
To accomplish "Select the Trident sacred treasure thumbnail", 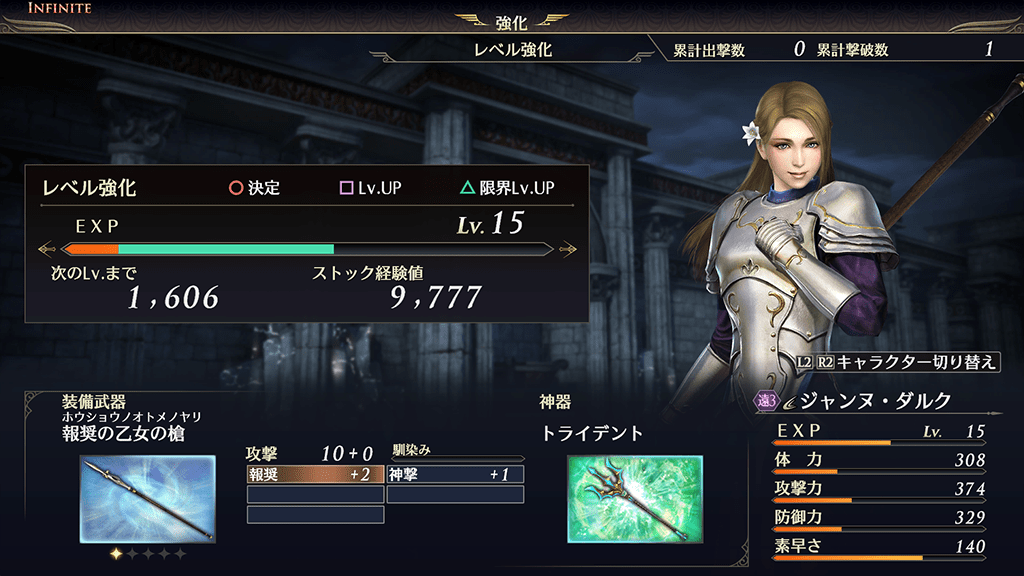I will (x=634, y=499).
